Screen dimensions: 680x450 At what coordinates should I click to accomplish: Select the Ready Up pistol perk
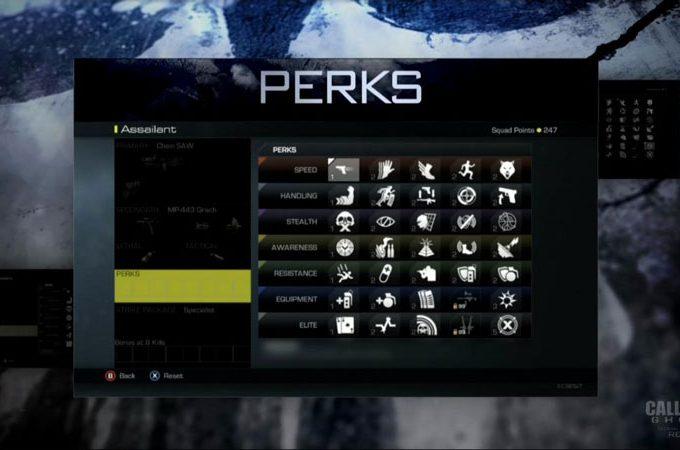coord(343,170)
